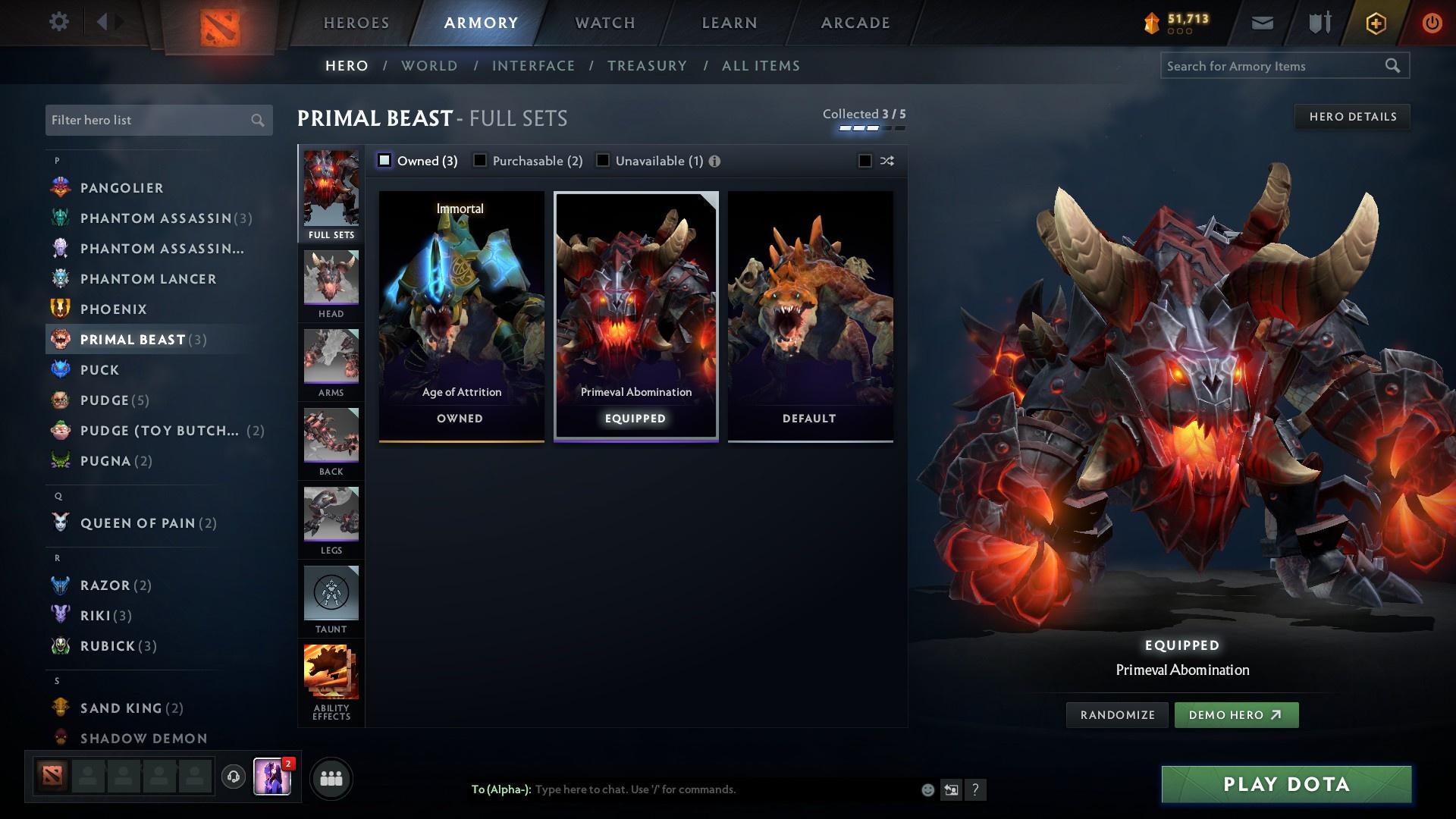The image size is (1456, 819).
Task: Select the Age of Attrition set thumbnail
Action: [460, 311]
